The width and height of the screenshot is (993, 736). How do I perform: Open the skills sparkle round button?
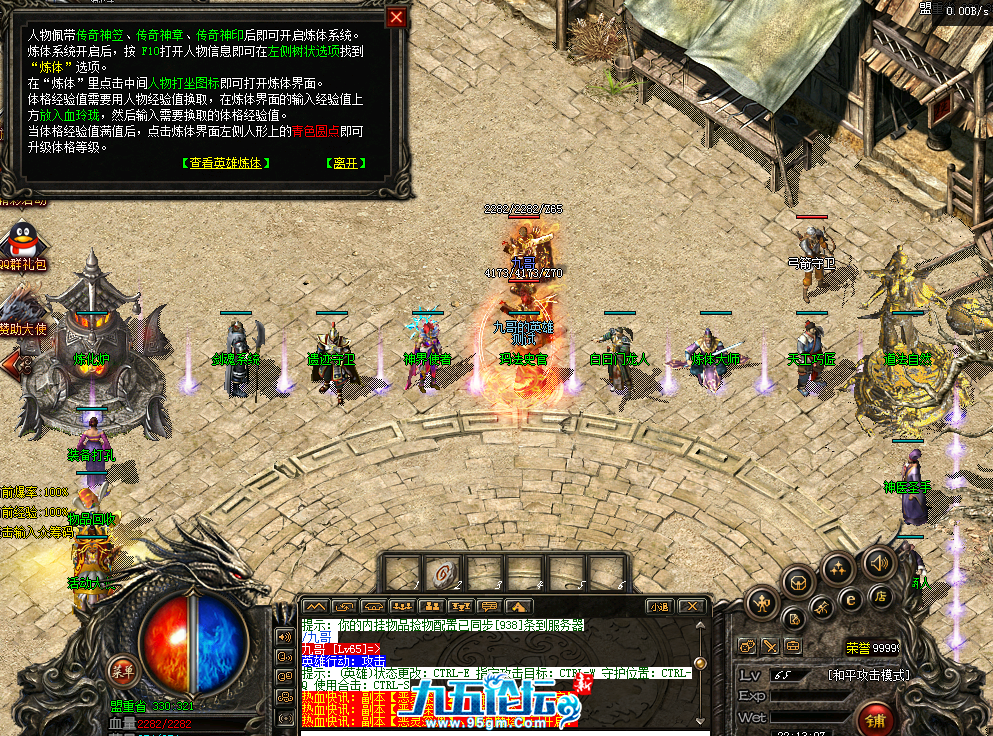tap(838, 569)
